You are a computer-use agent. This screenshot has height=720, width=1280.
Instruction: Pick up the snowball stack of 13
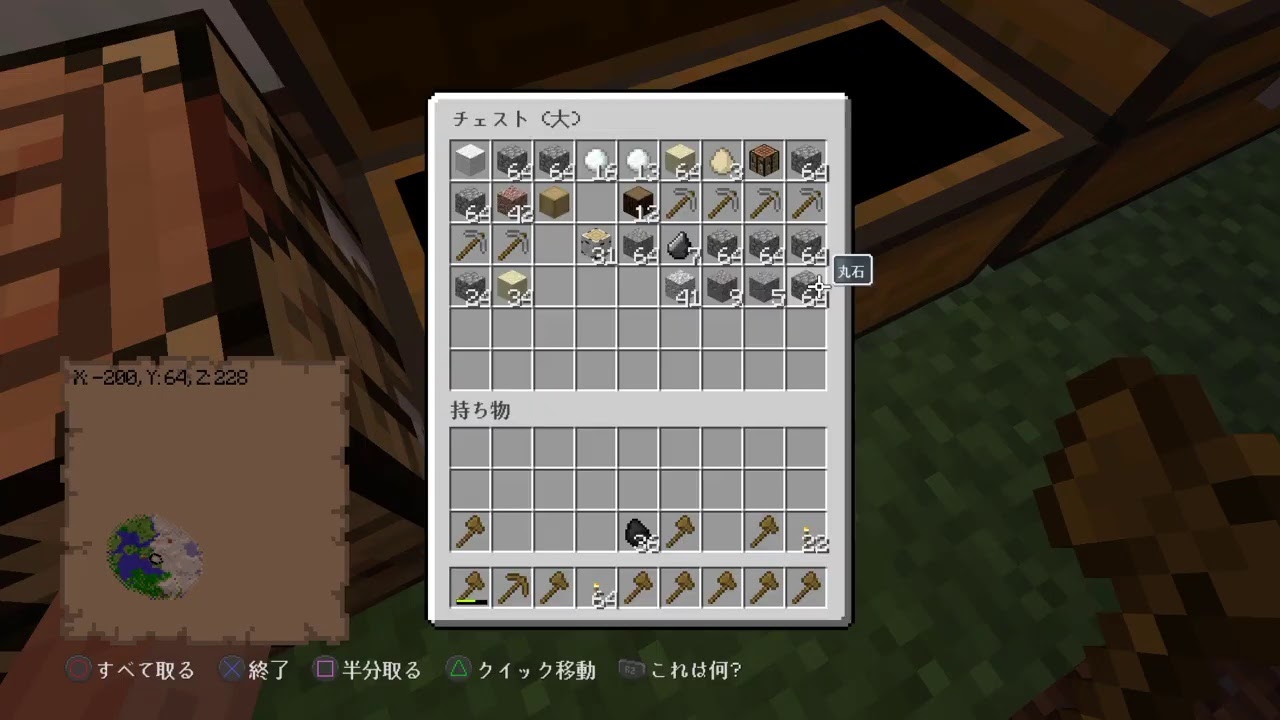(639, 160)
